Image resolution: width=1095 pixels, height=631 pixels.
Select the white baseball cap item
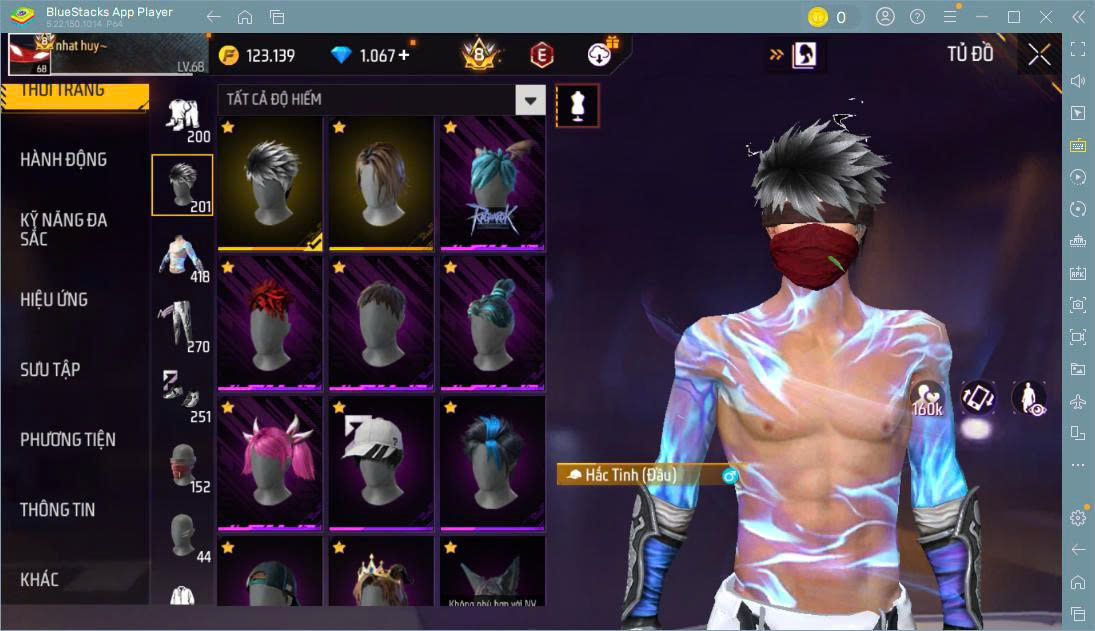(x=381, y=462)
